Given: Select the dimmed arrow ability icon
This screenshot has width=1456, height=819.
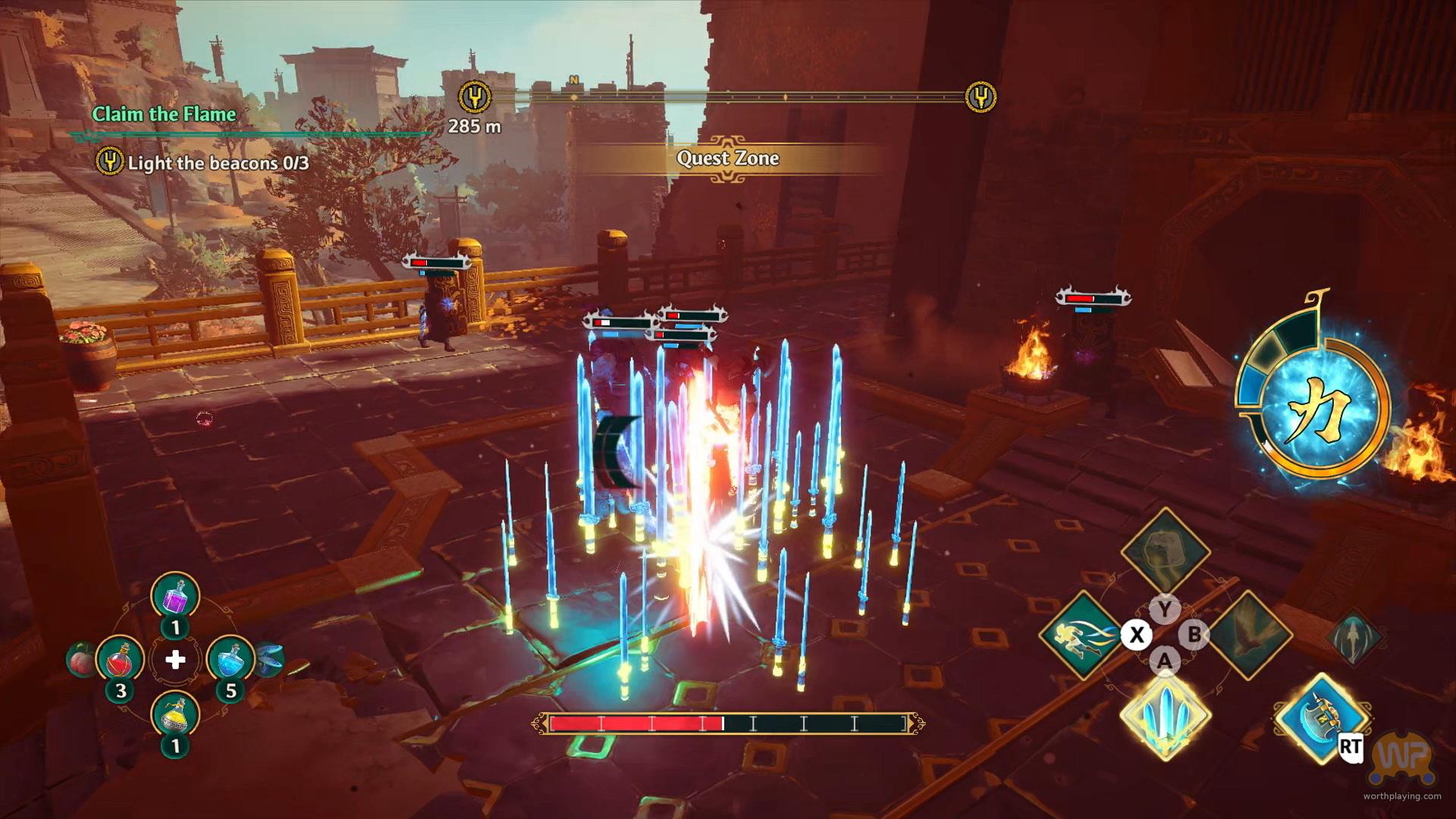Looking at the screenshot, I should 1355,635.
